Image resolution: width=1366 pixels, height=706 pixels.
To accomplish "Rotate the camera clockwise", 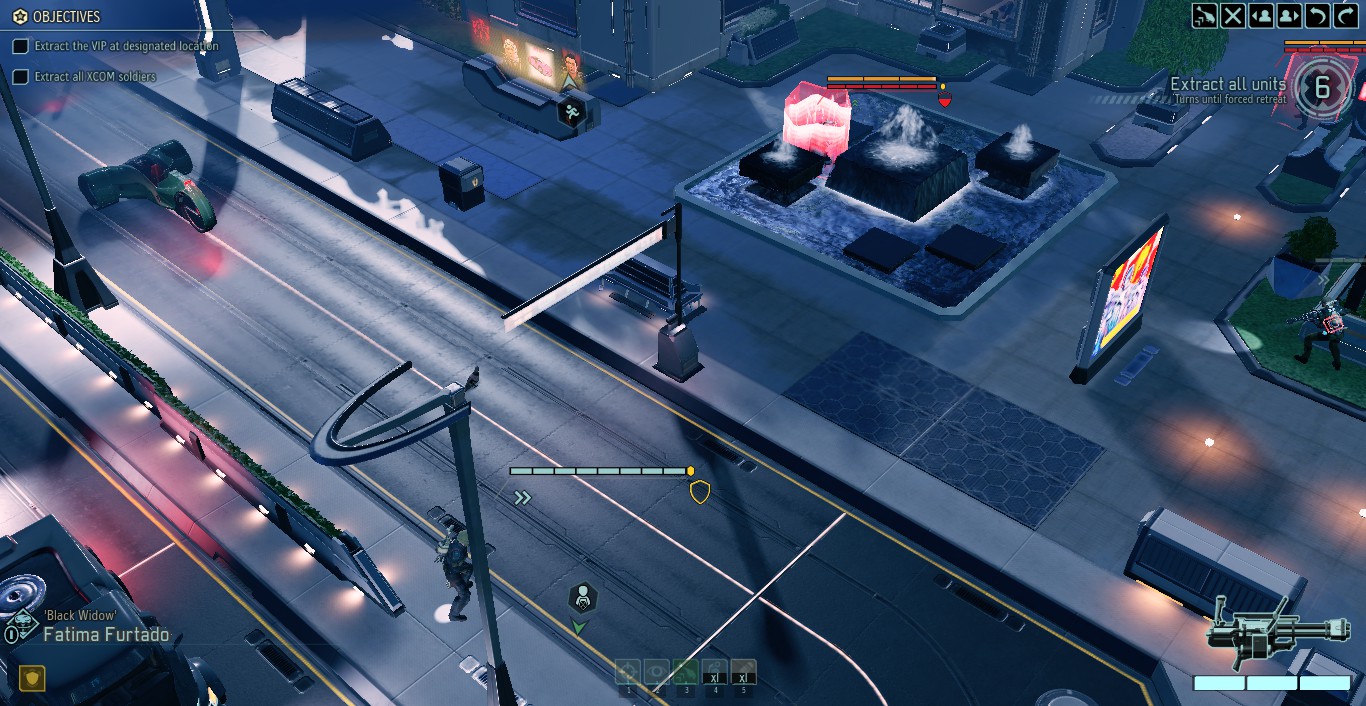I will [x=1345, y=15].
